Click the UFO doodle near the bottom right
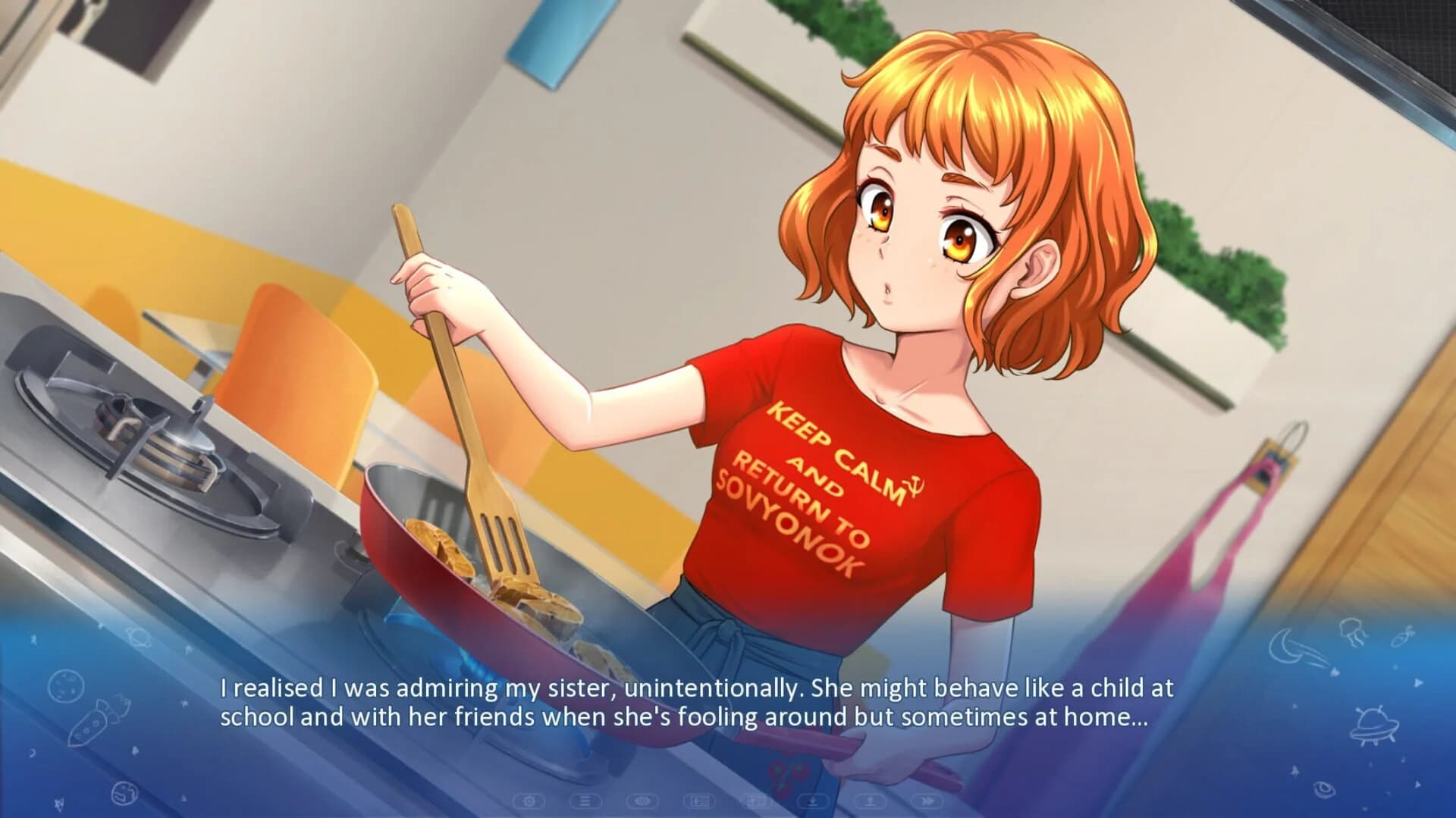Viewport: 1456px width, 818px height. click(x=1374, y=729)
